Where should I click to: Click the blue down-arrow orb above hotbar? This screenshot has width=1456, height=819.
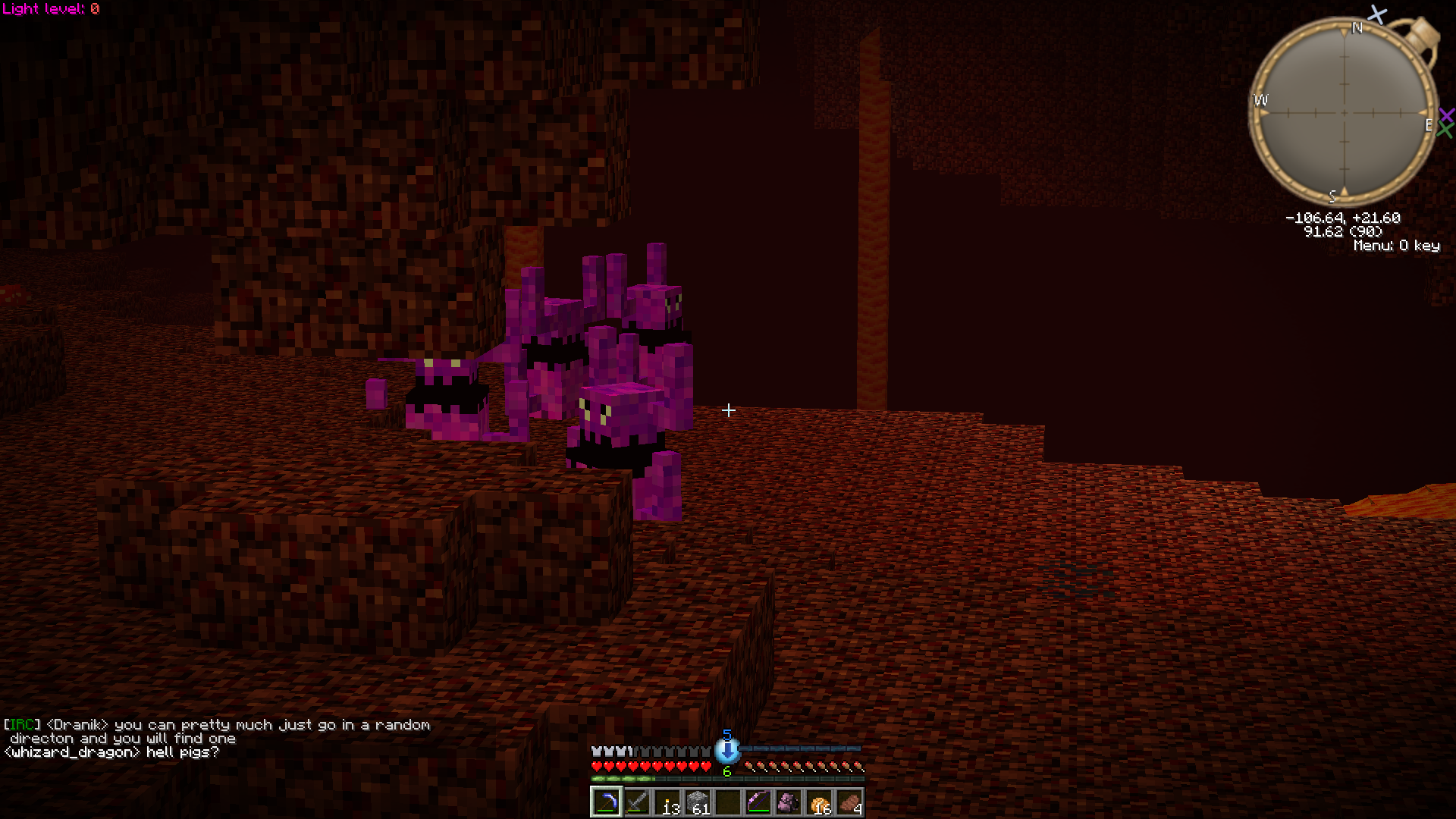coord(726,750)
